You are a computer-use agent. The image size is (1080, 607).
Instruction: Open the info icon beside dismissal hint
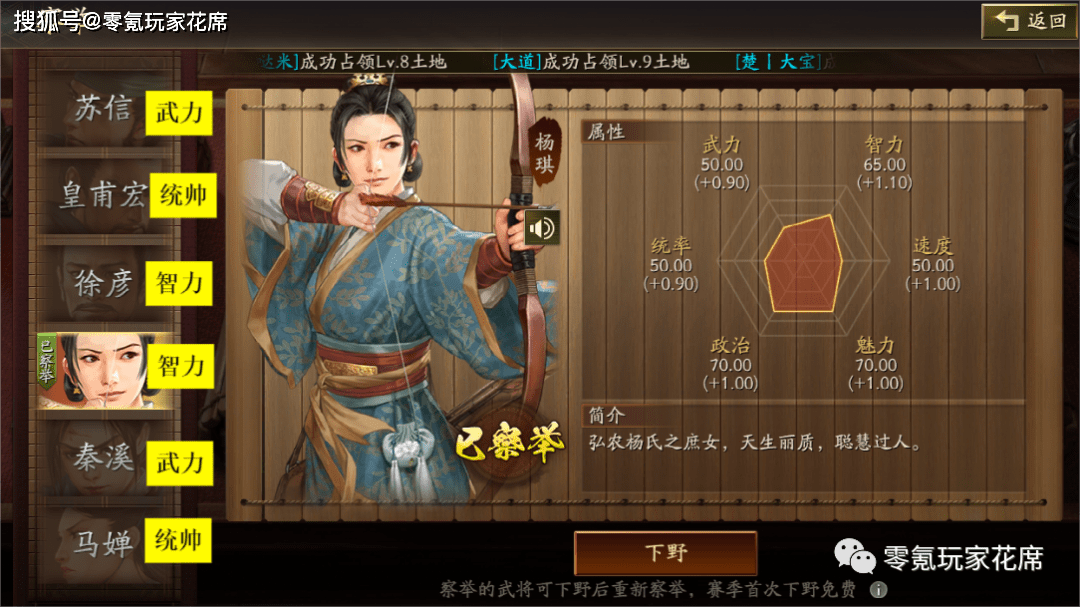pyautogui.click(x=878, y=590)
